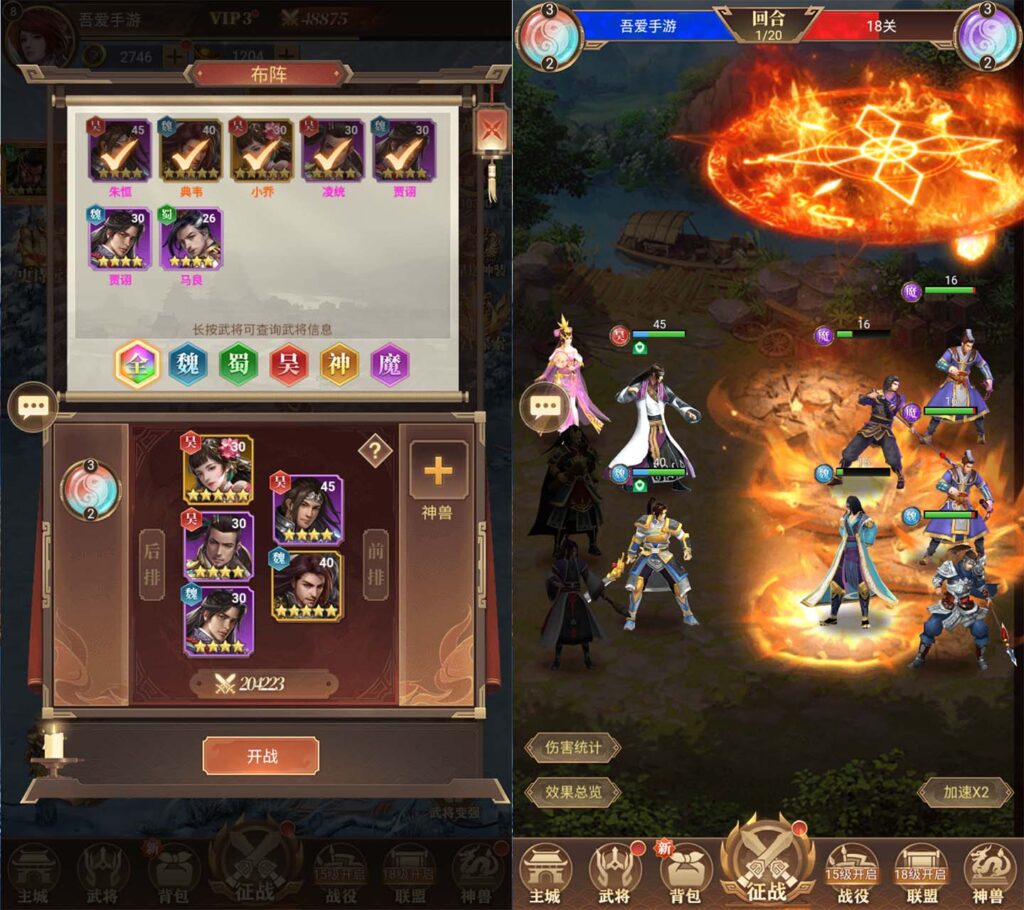The image size is (1024, 910).
Task: Switch to the 蜀 faction filter
Action: pos(239,365)
